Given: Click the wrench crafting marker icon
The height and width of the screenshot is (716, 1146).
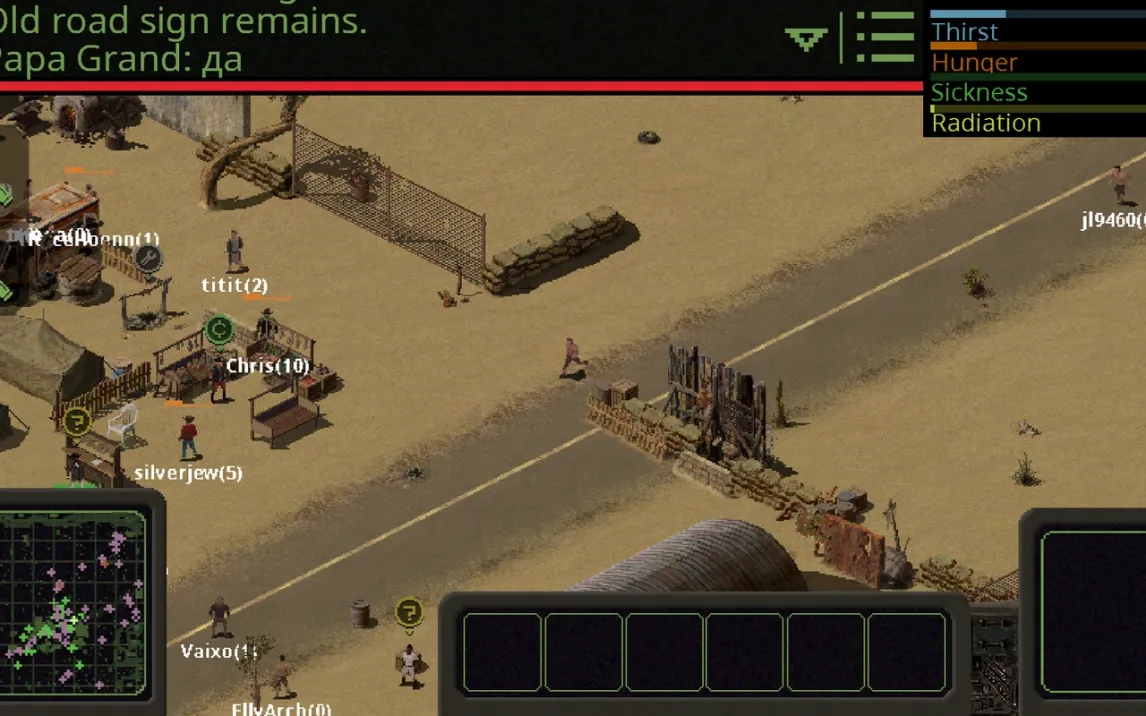Looking at the screenshot, I should [148, 258].
